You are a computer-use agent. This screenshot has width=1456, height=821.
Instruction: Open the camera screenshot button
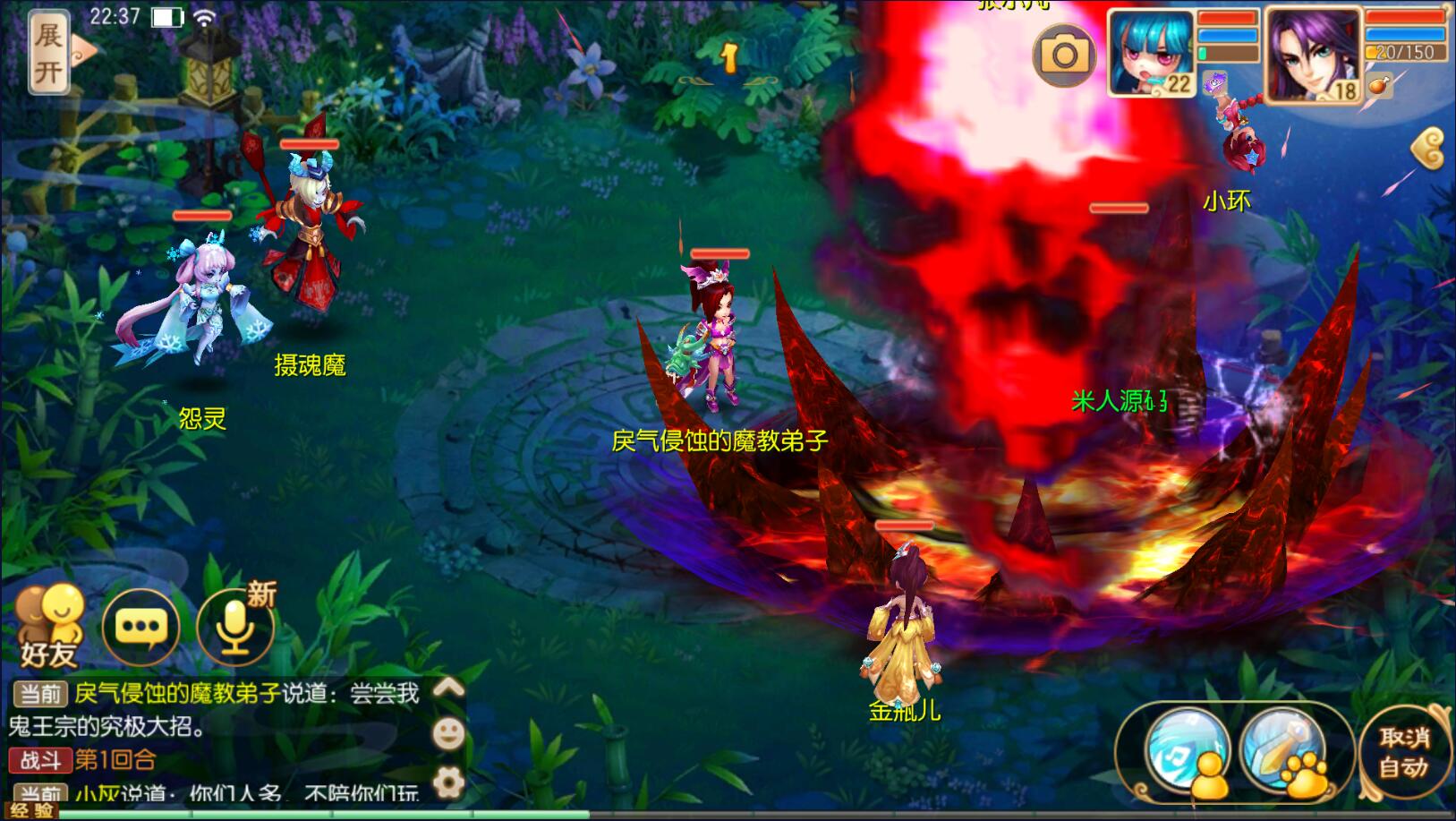(1064, 55)
